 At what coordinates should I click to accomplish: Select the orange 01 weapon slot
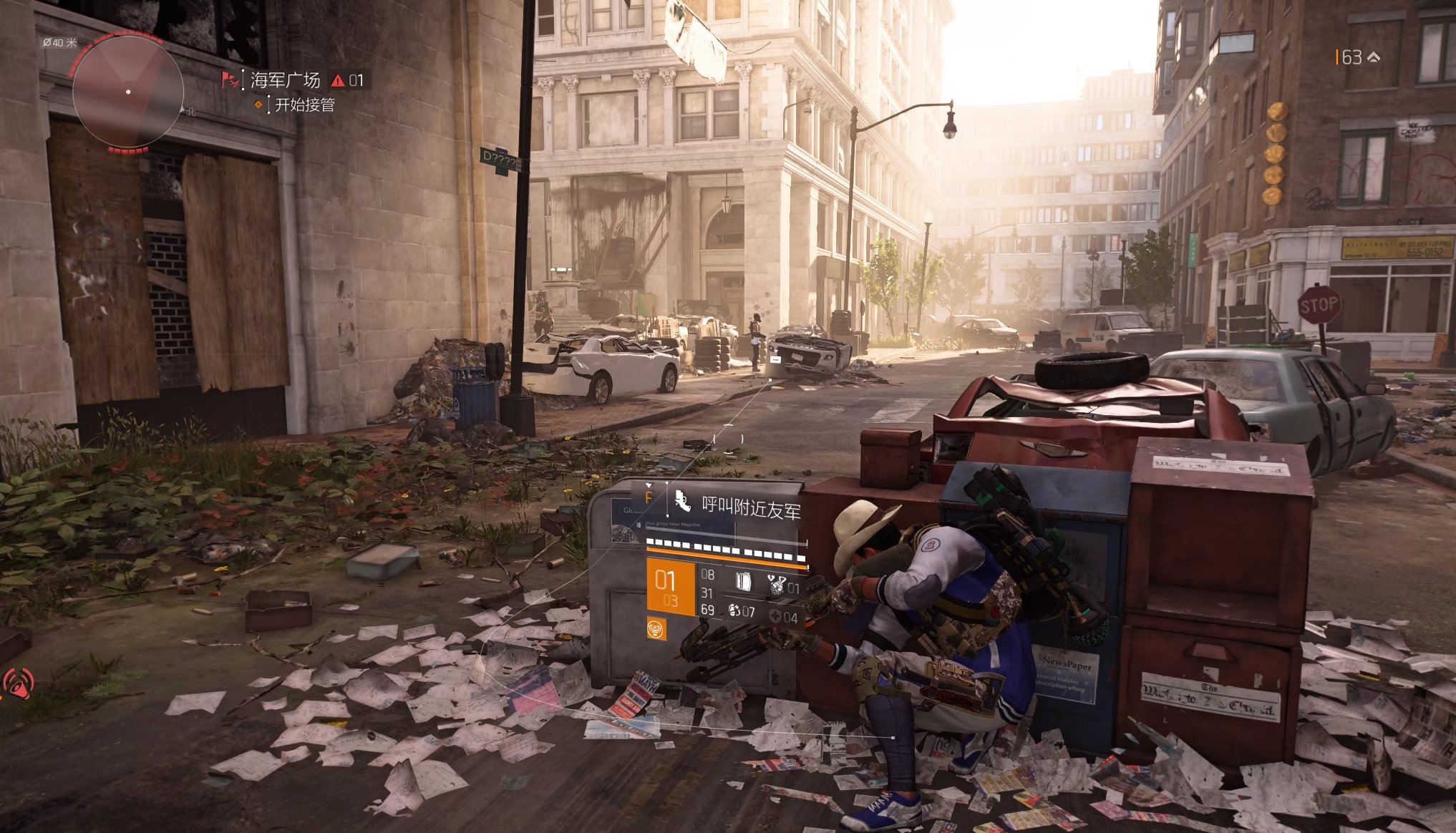[670, 588]
